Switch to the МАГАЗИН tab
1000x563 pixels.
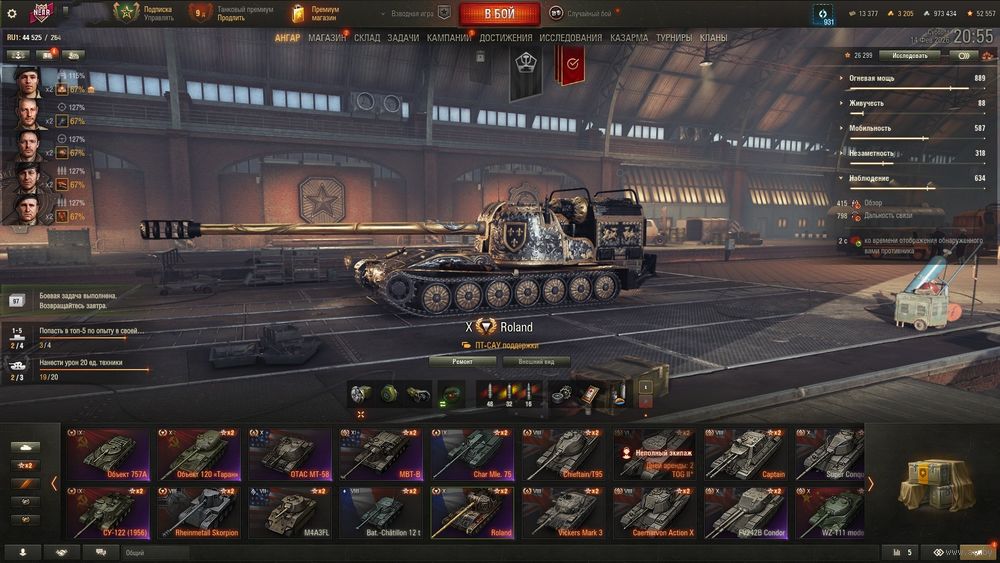[x=327, y=38]
